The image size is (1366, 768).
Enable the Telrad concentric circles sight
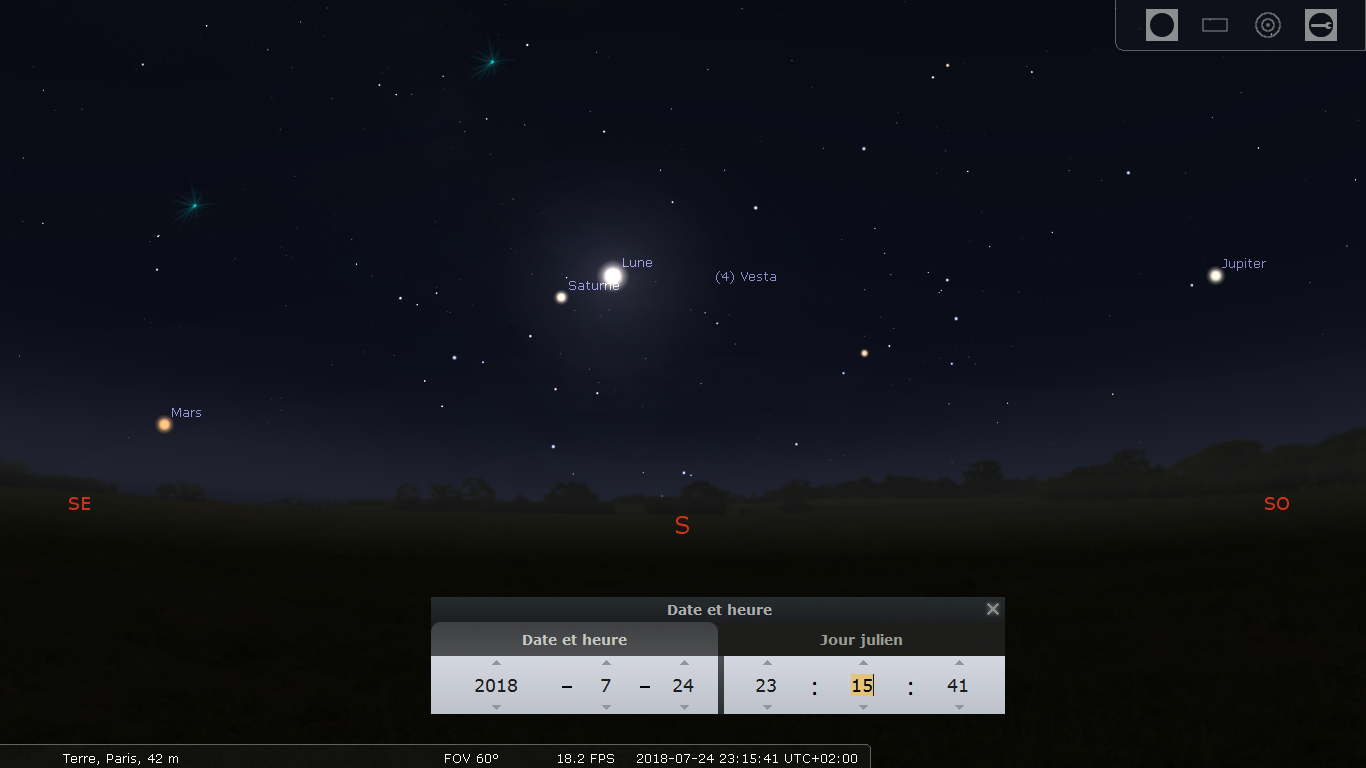tap(1268, 25)
